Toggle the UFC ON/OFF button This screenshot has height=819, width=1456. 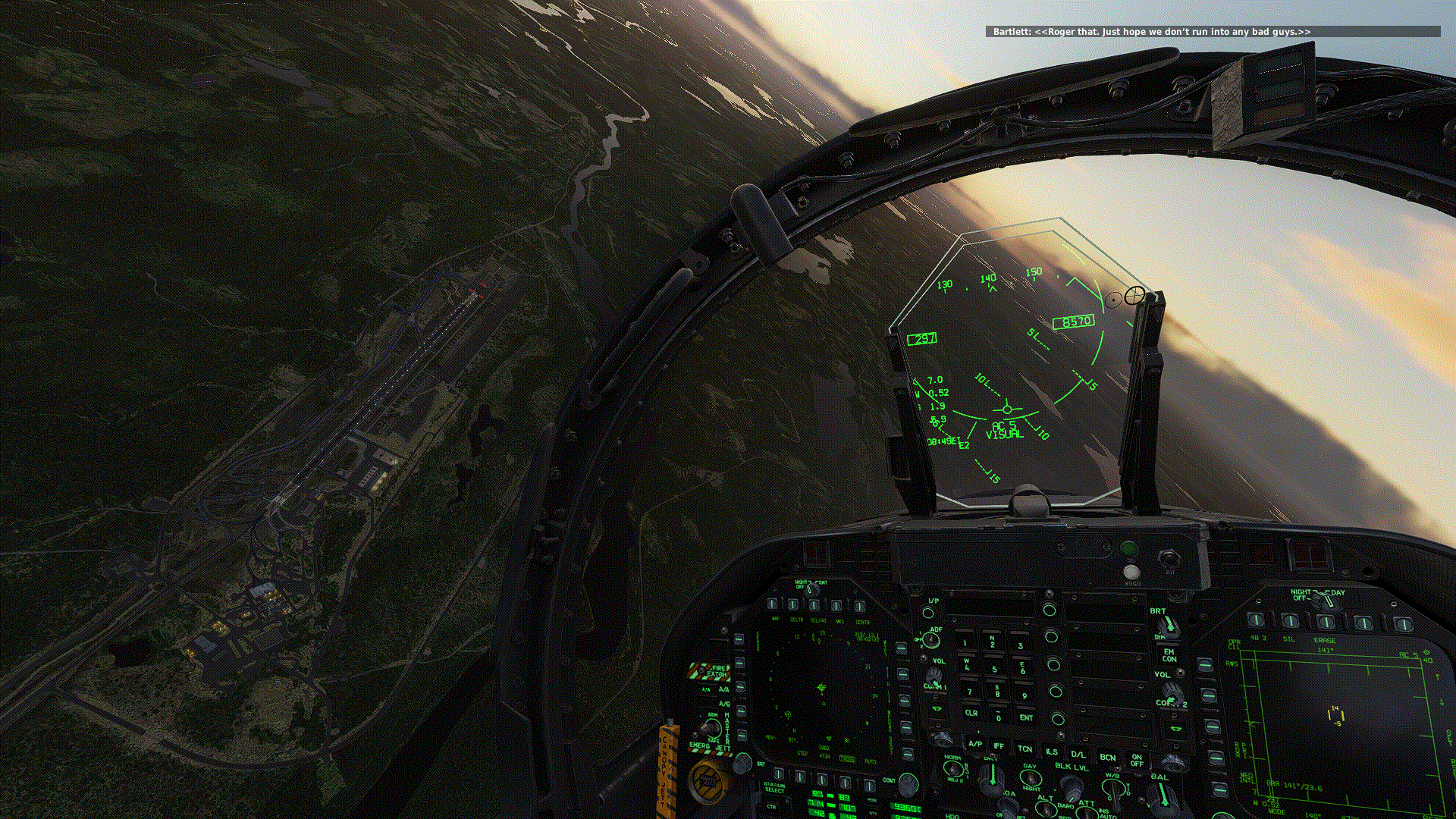[1137, 760]
